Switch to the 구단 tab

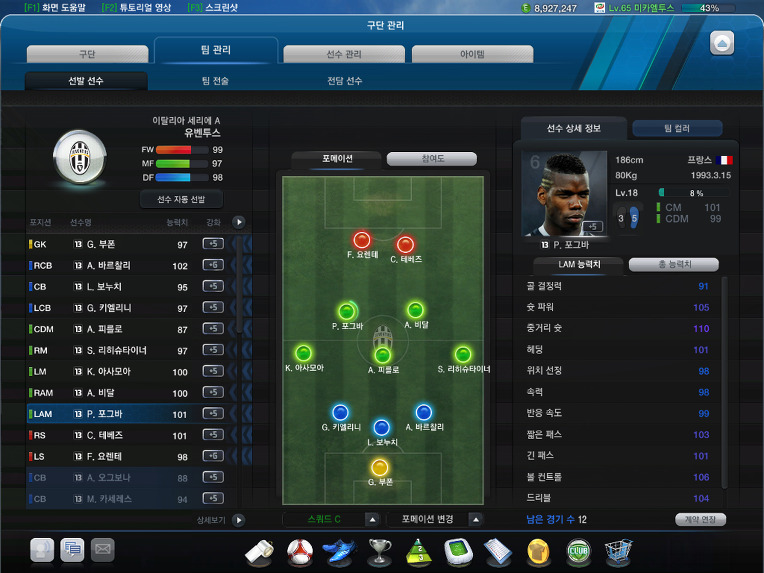pos(86,54)
